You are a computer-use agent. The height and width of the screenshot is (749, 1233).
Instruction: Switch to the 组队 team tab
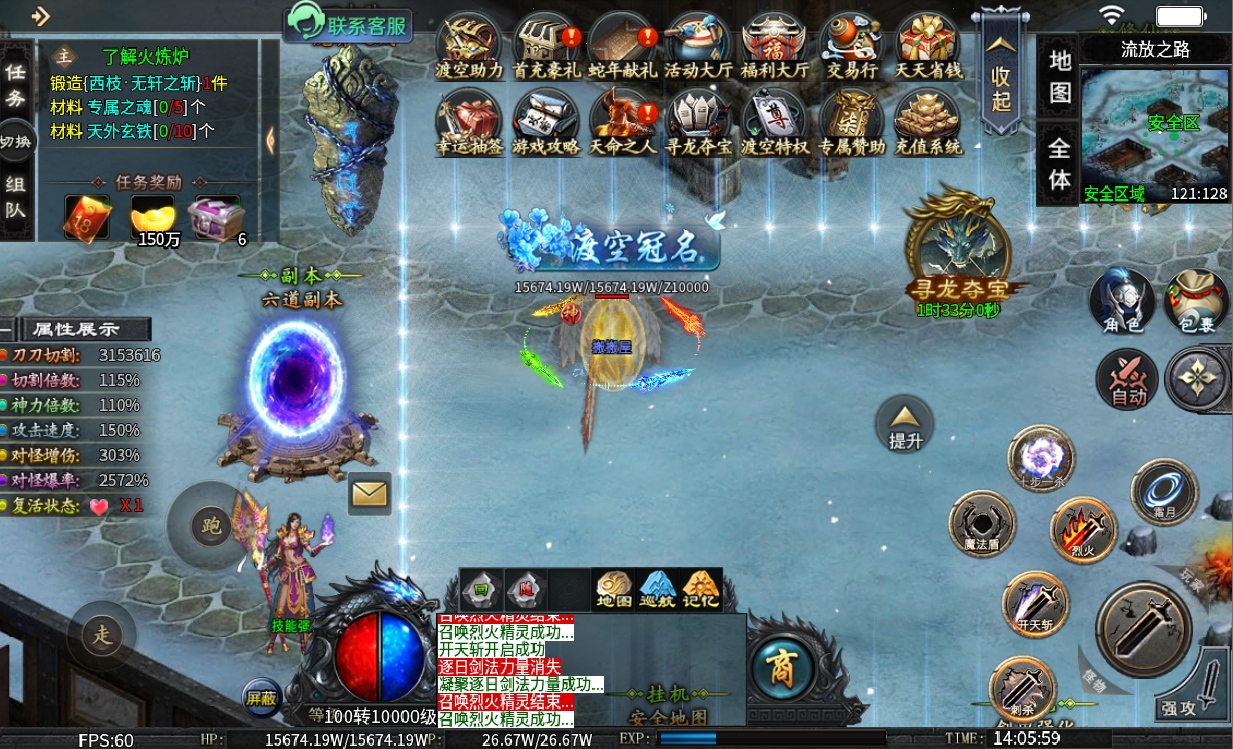[x=16, y=196]
